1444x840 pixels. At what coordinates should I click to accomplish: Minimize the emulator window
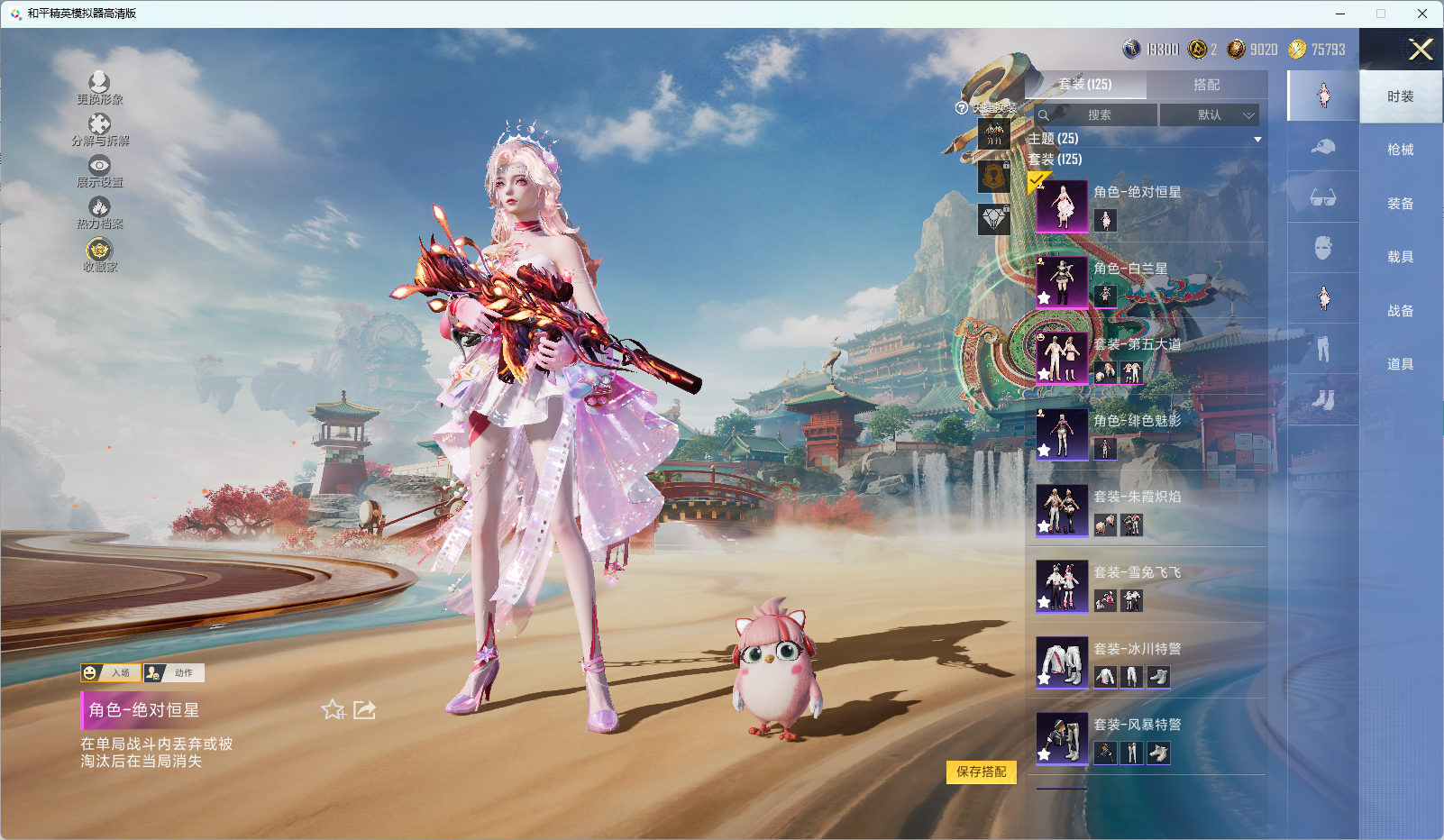(1339, 14)
